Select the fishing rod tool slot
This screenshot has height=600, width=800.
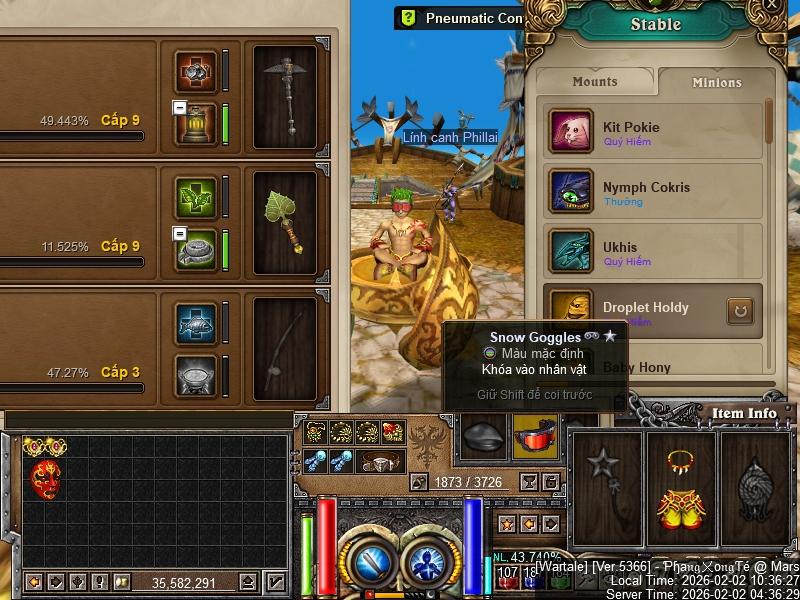point(285,346)
